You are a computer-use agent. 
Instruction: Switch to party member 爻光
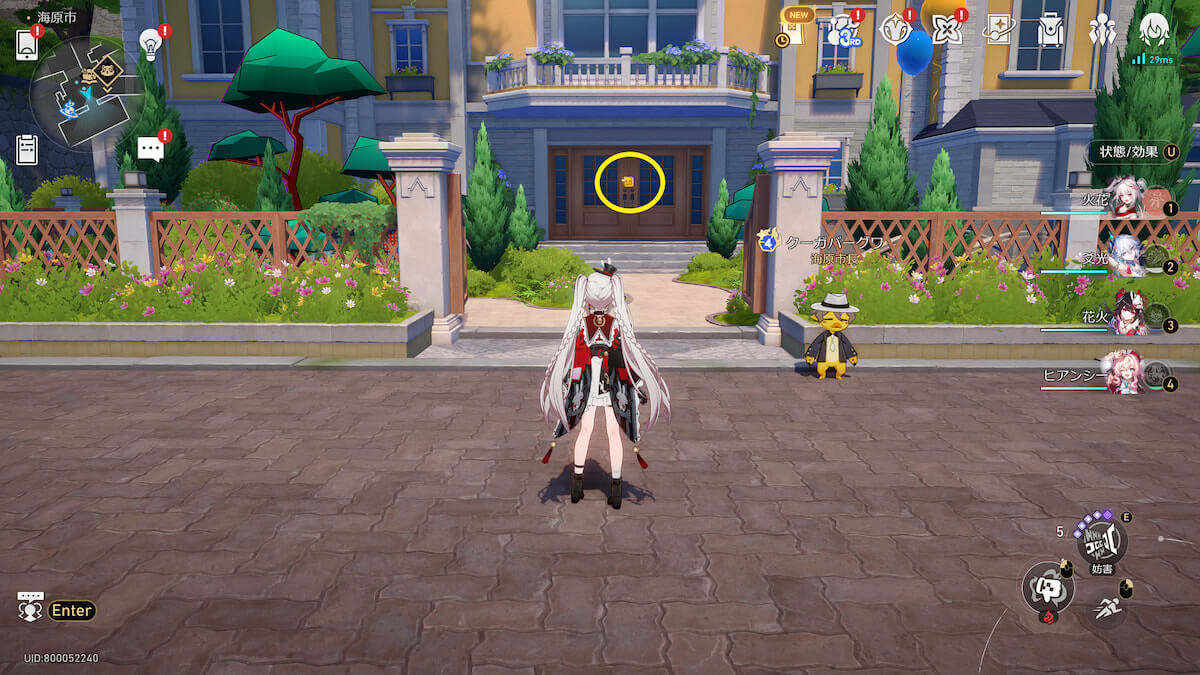pos(1128,261)
